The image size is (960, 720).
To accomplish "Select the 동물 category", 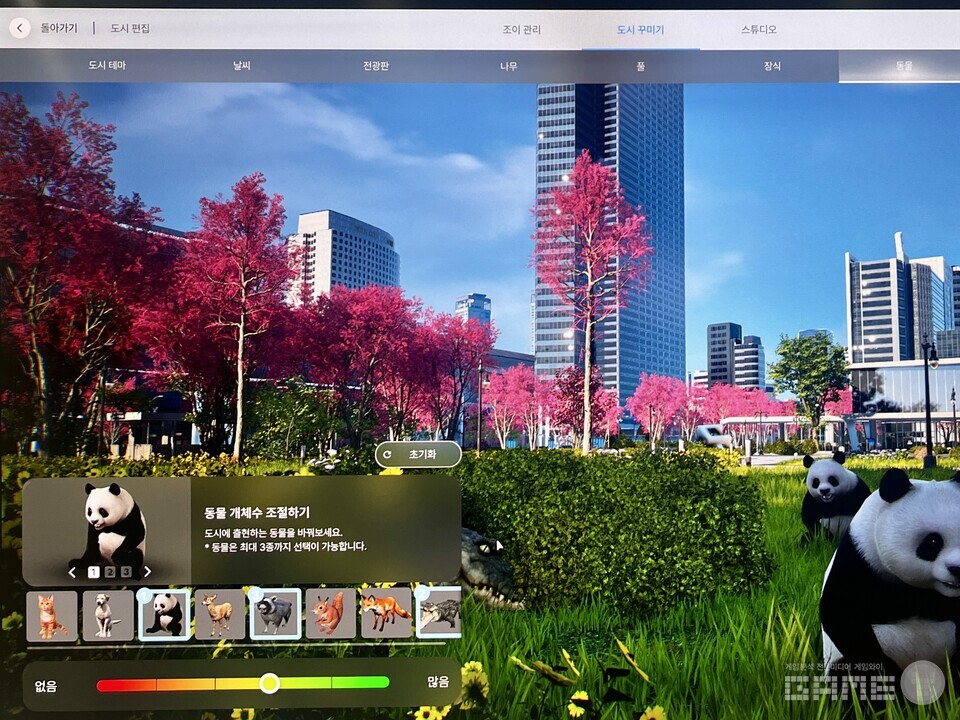I will coord(904,66).
